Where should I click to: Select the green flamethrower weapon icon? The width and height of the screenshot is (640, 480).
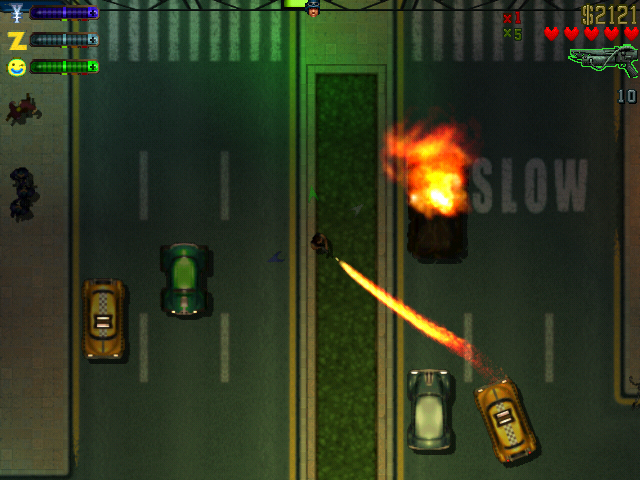603,60
